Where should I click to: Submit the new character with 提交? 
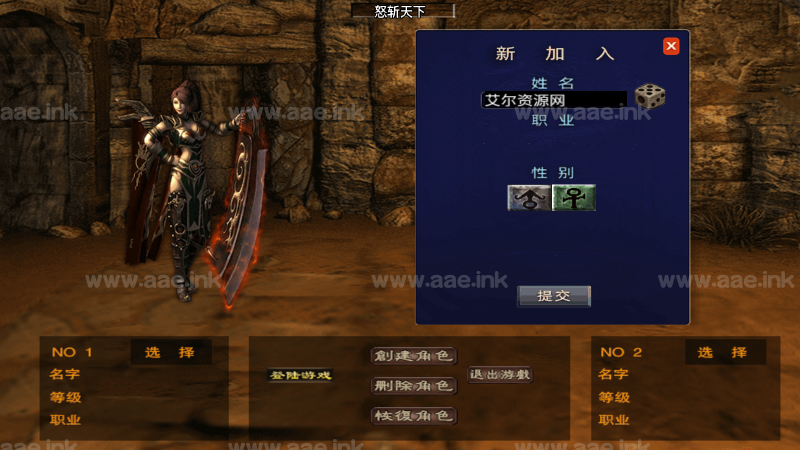pos(553,296)
